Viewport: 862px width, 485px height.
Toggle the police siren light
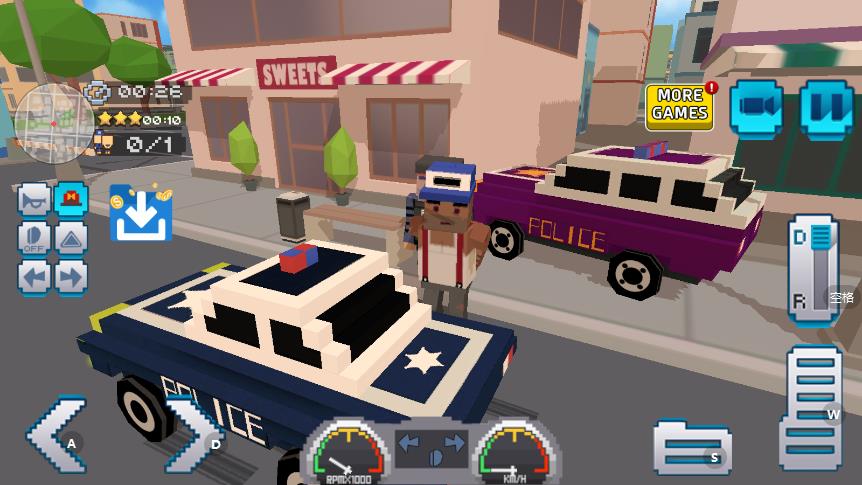71,201
